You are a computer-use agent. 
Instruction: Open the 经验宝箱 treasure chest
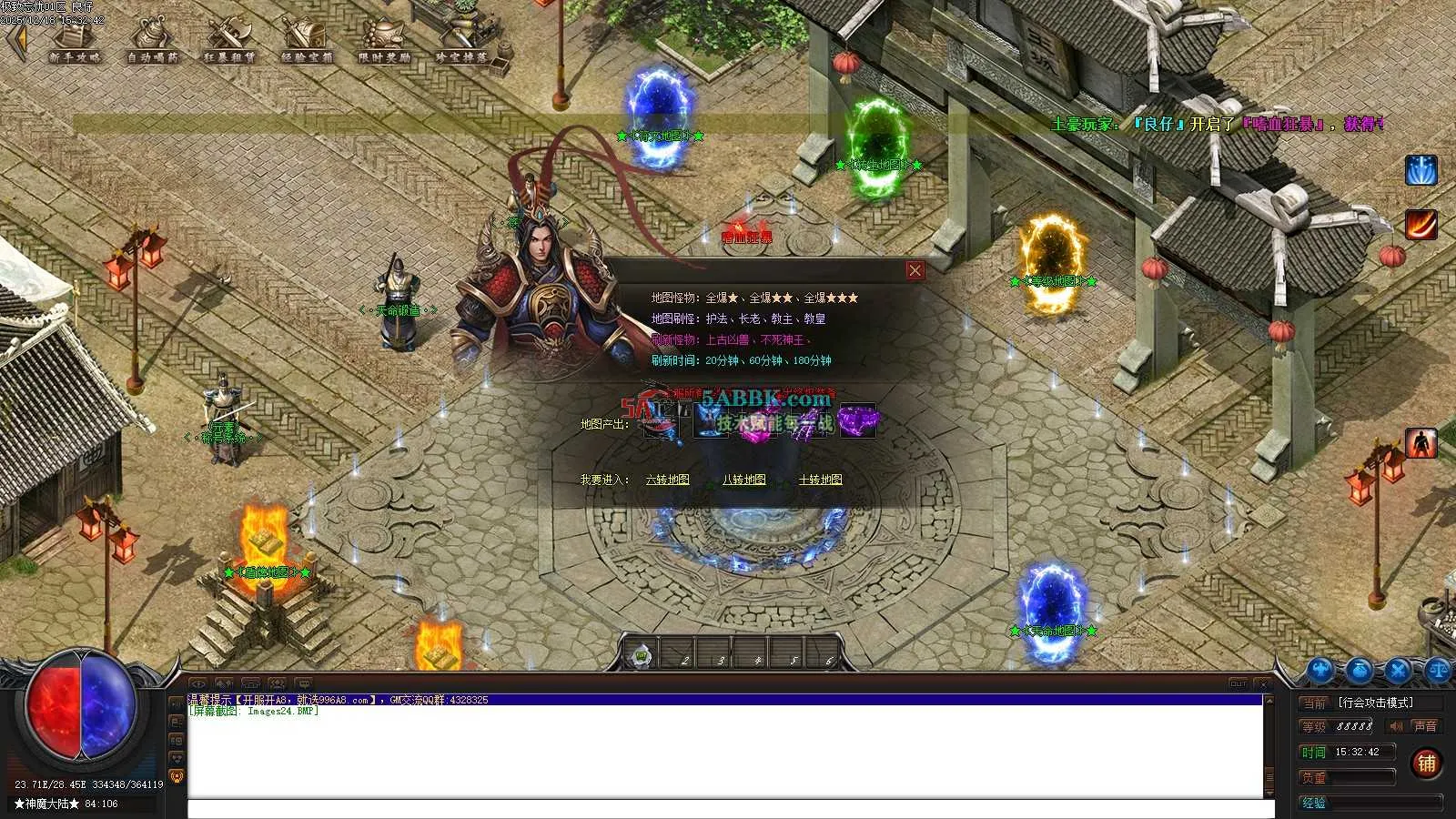click(307, 41)
